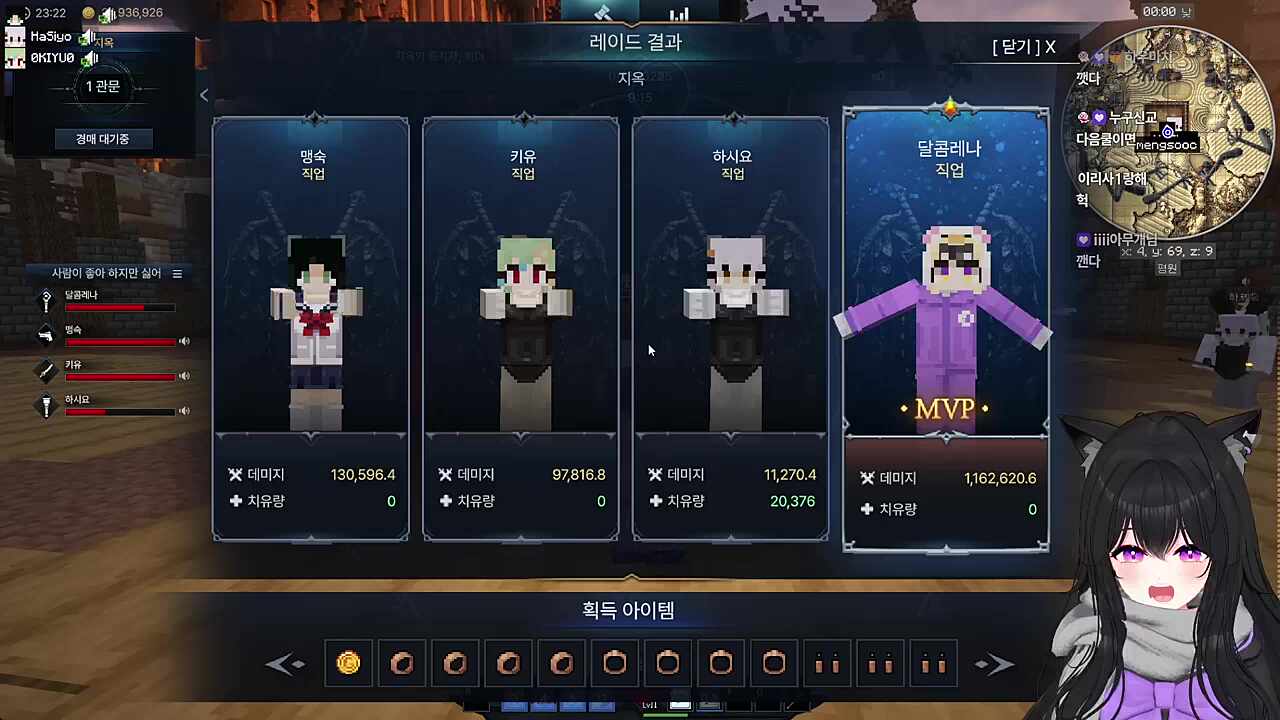Image resolution: width=1280 pixels, height=720 pixels.
Task: Click the 치유량 plus icon under 맹숙's card
Action: (236, 501)
